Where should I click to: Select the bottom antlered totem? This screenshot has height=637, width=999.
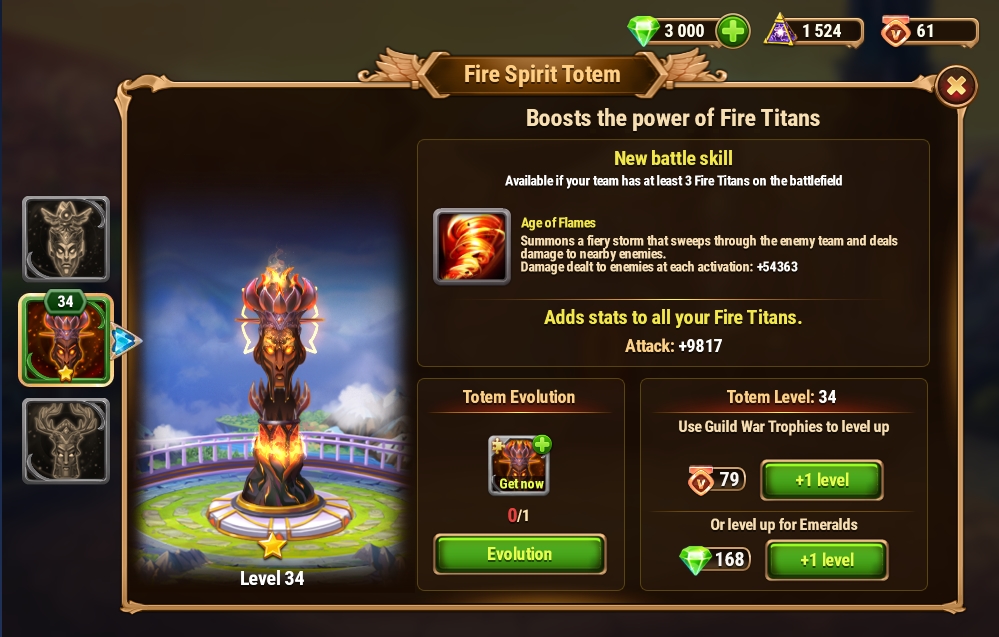(x=66, y=441)
